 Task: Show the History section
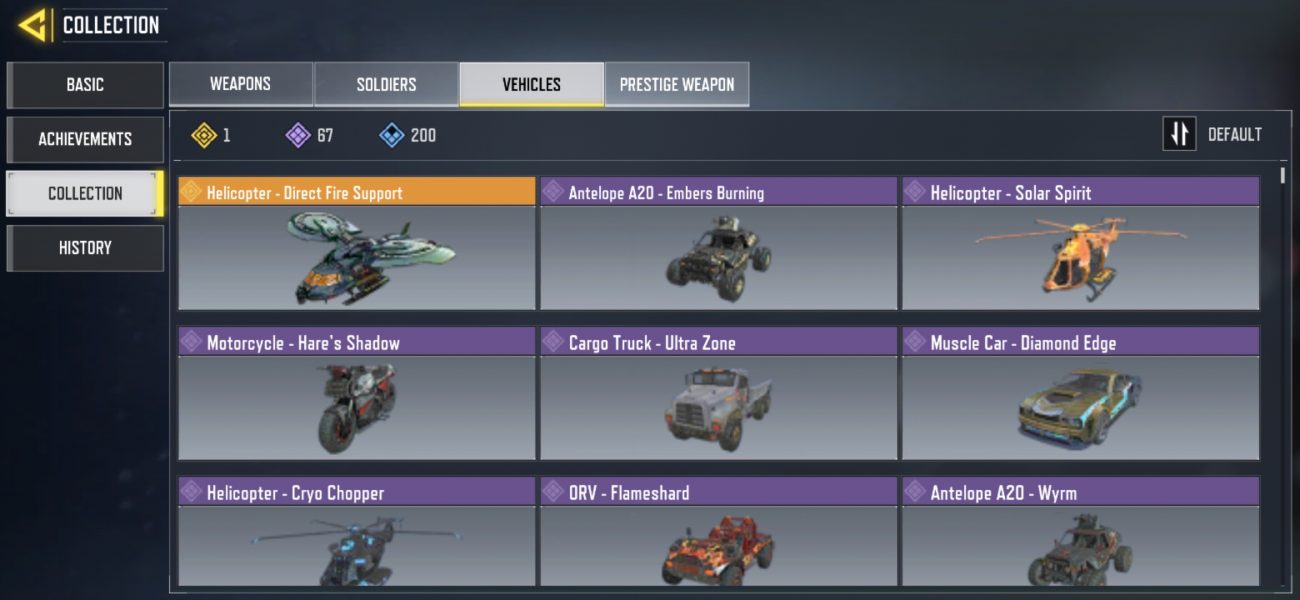[85, 248]
